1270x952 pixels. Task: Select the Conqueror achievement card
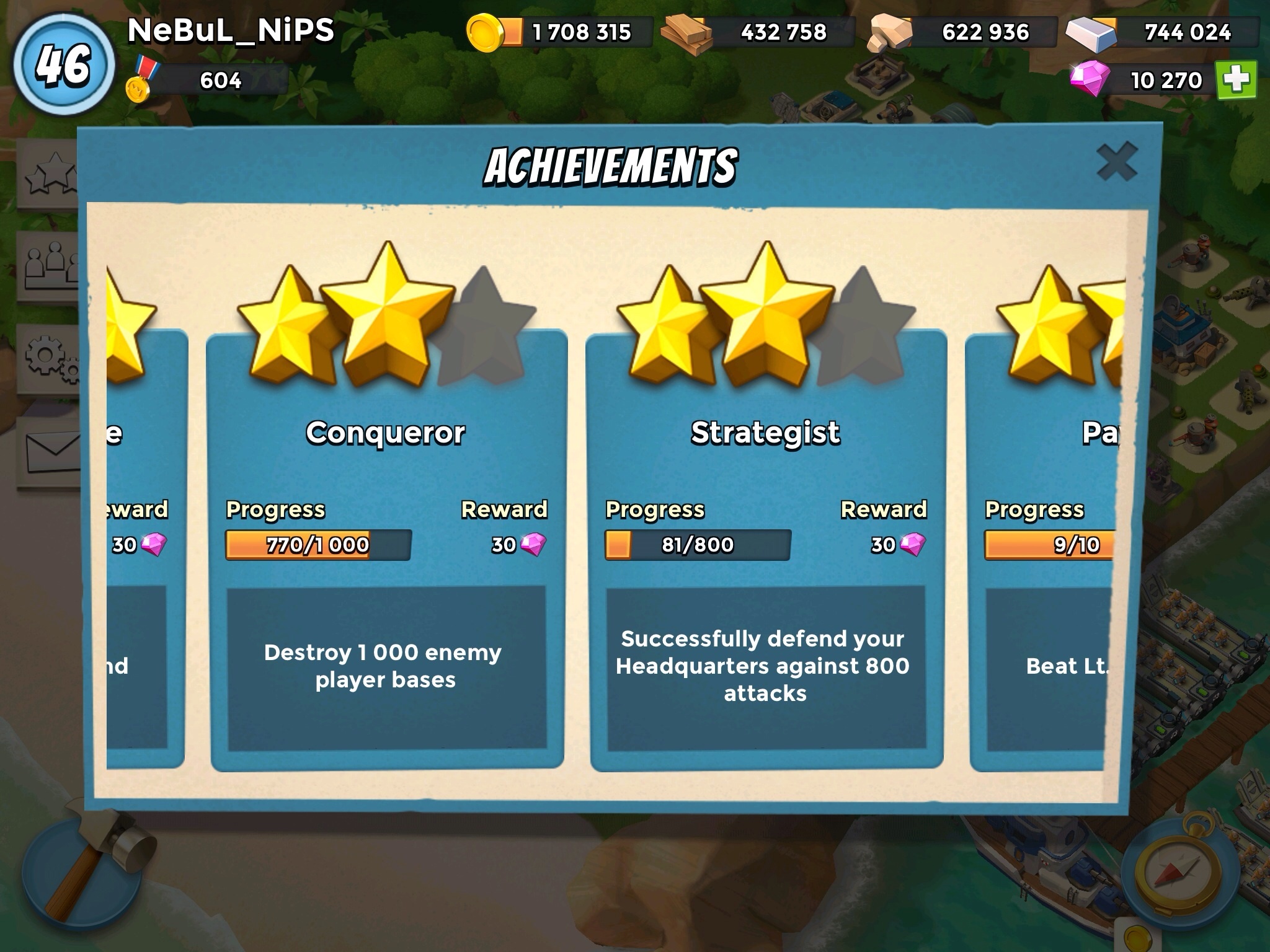pyautogui.click(x=386, y=552)
